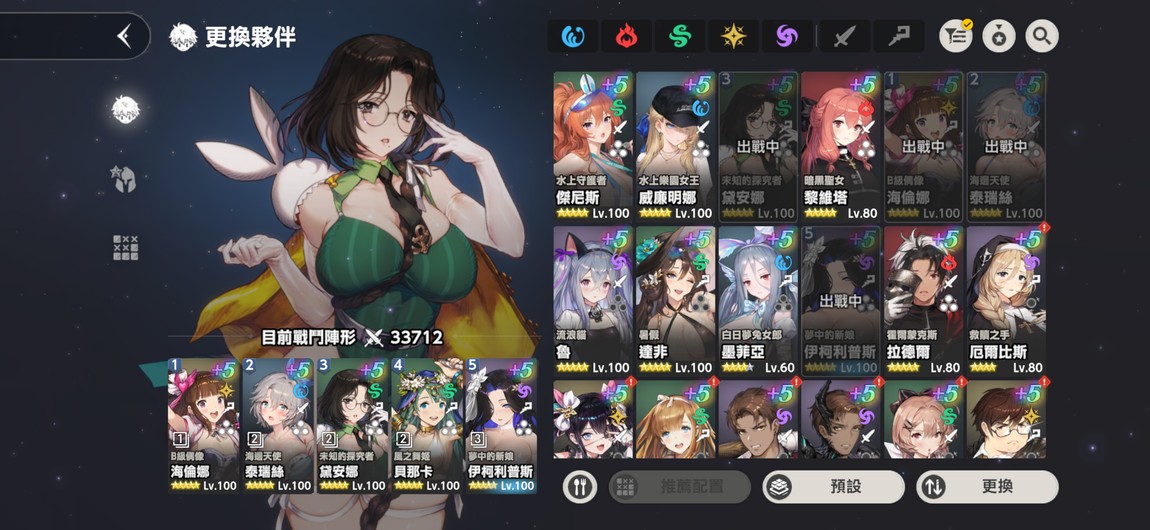
Task: Go back using the arrow button
Action: pyautogui.click(x=124, y=37)
